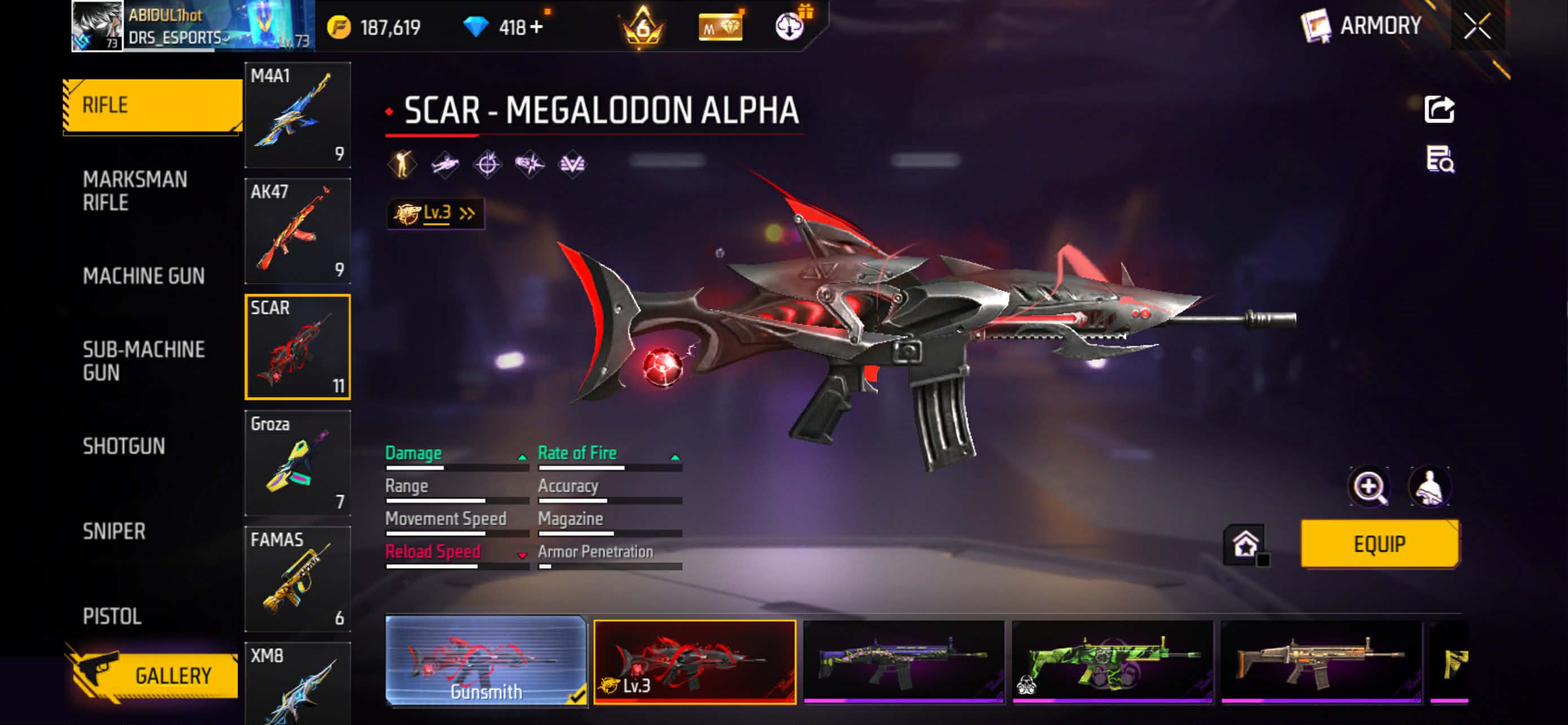1568x725 pixels.
Task: Select the Sub-Machine Gun category
Action: (x=144, y=360)
